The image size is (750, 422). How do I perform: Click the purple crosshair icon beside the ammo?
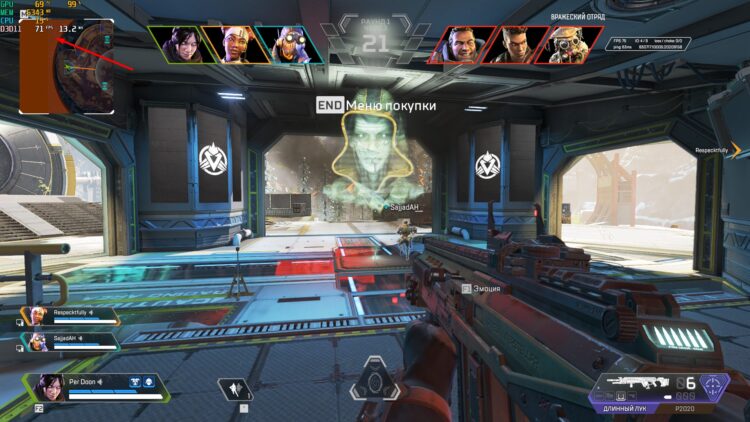coord(714,386)
